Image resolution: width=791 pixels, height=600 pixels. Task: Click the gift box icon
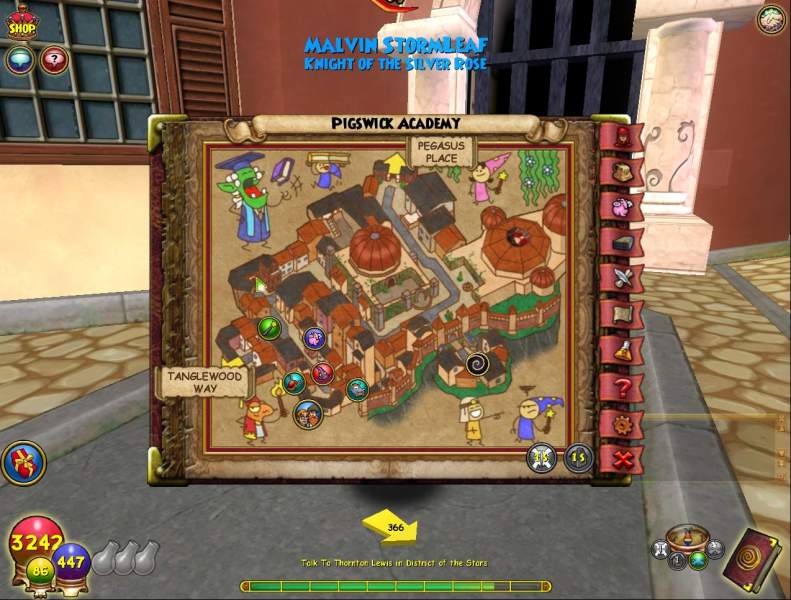[x=22, y=463]
